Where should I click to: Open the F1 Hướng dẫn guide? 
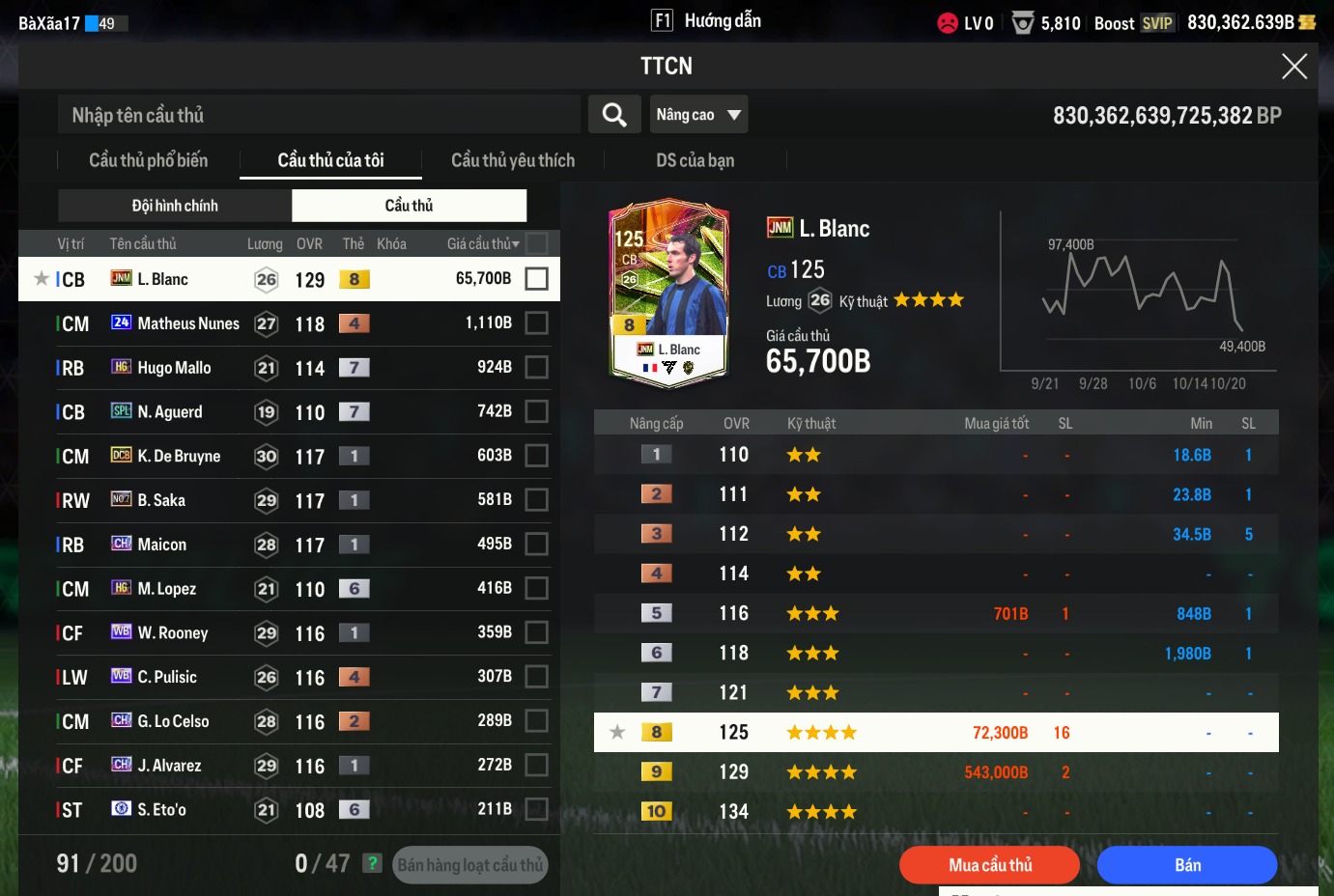click(x=706, y=20)
